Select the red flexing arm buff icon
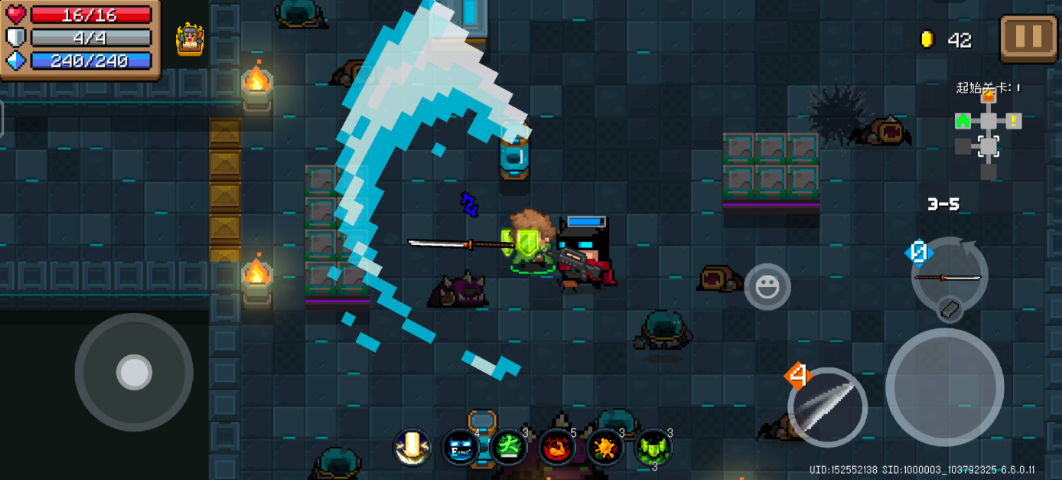This screenshot has height=480, width=1062. [557, 446]
